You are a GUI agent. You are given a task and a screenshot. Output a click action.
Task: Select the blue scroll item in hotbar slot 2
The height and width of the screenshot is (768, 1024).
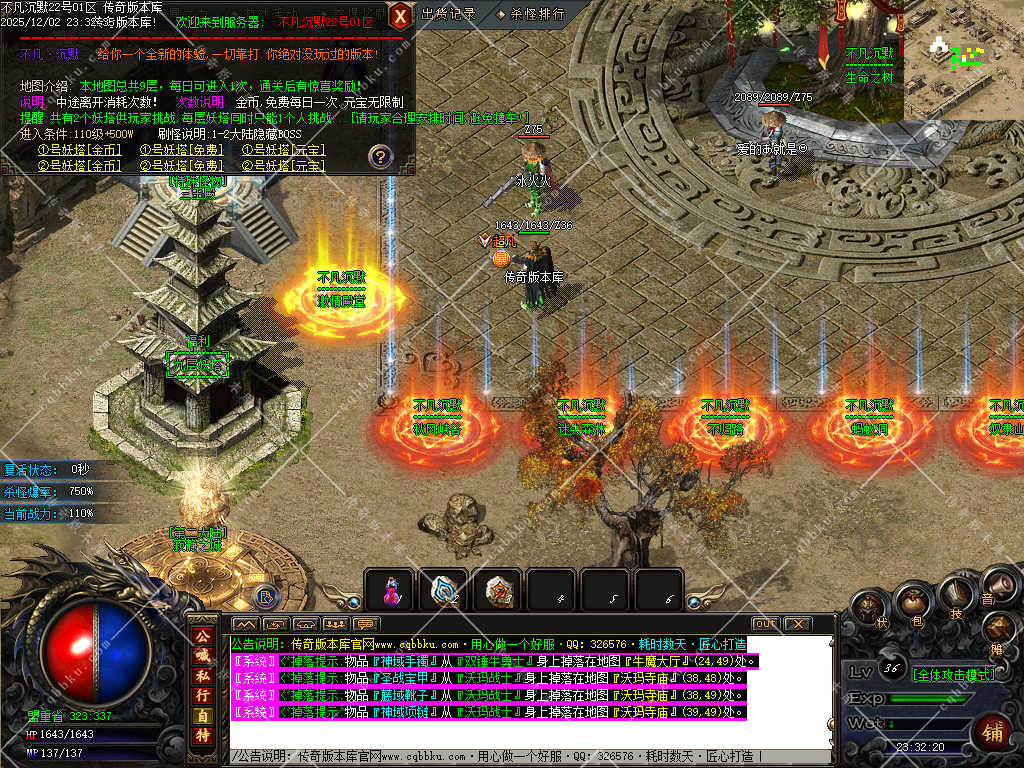[444, 592]
